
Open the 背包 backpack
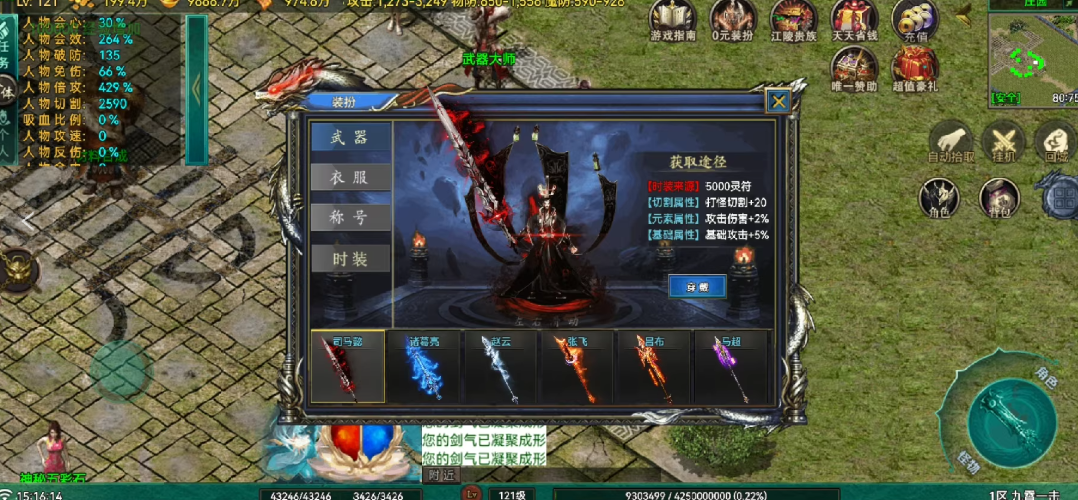[998, 198]
